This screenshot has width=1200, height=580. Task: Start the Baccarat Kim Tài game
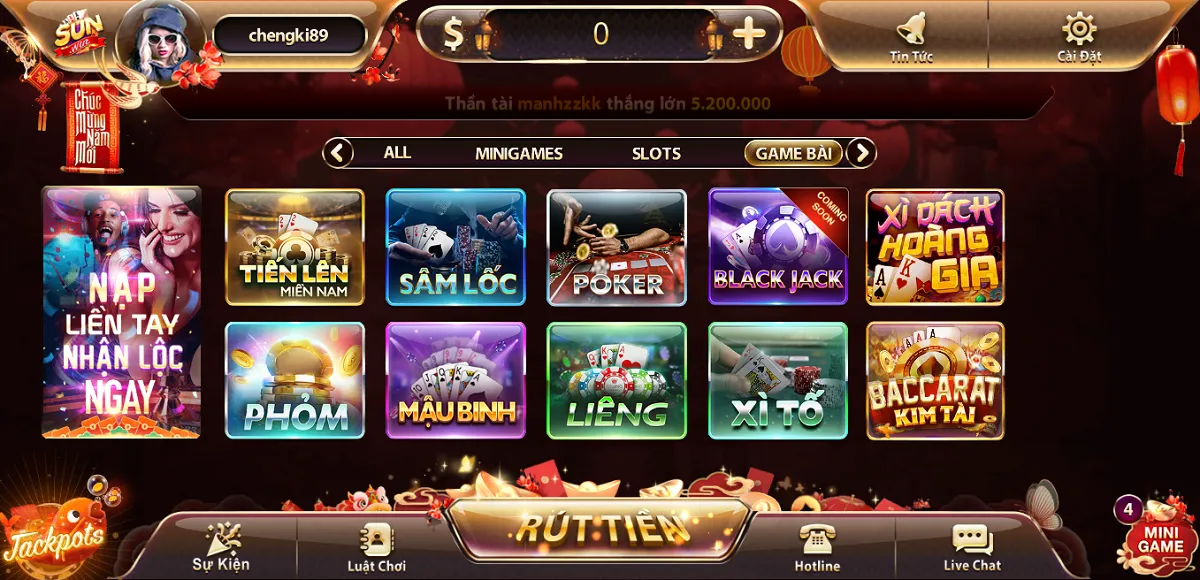tap(935, 380)
